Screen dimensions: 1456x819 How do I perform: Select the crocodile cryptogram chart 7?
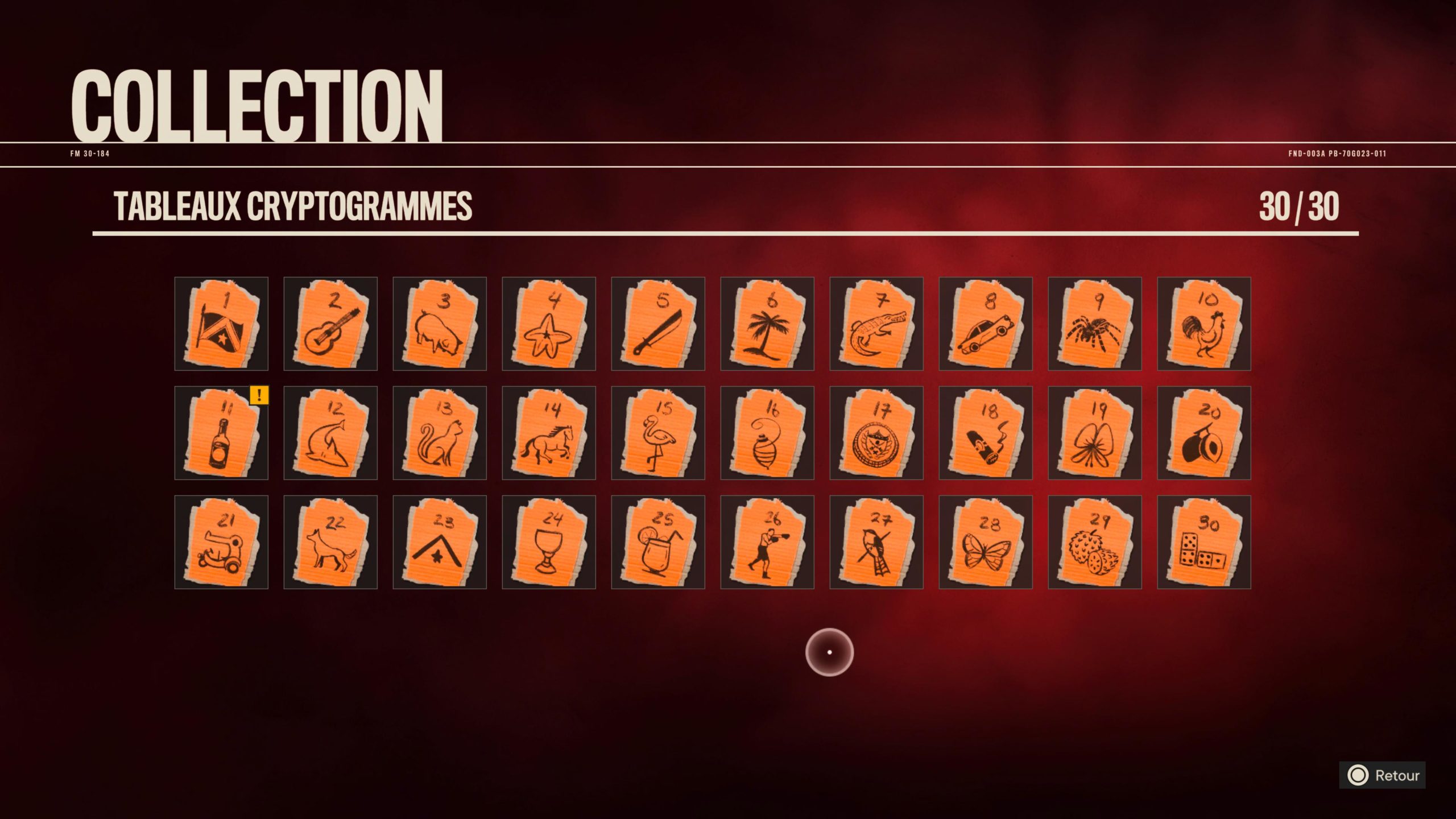tap(876, 324)
